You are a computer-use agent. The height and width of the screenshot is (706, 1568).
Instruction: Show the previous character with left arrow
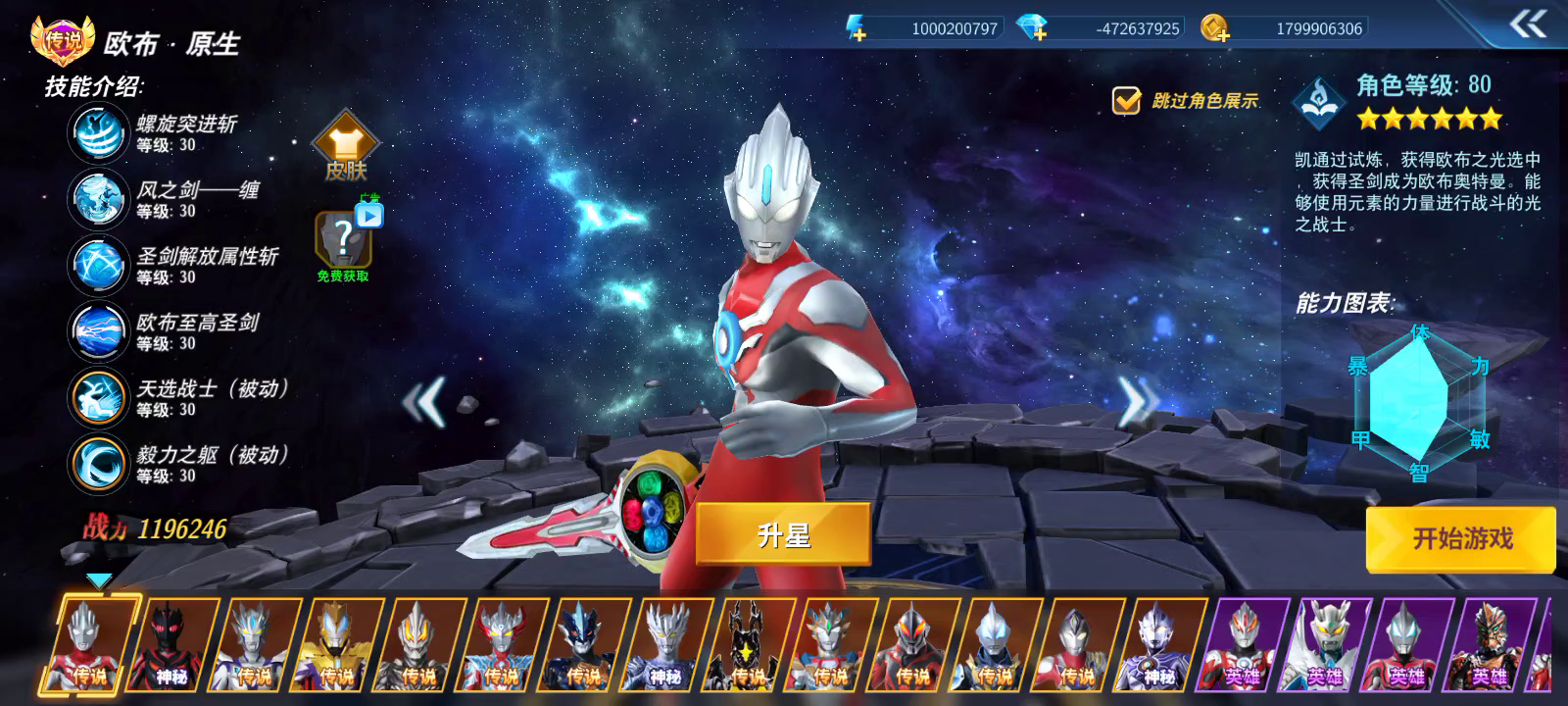(x=425, y=400)
